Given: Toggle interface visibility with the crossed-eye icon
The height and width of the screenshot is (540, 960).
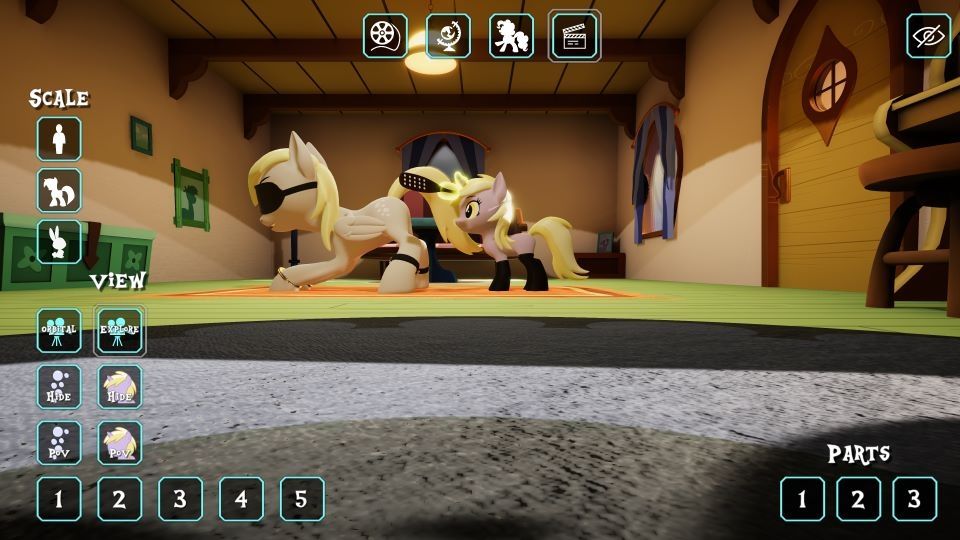Looking at the screenshot, I should pos(928,36).
